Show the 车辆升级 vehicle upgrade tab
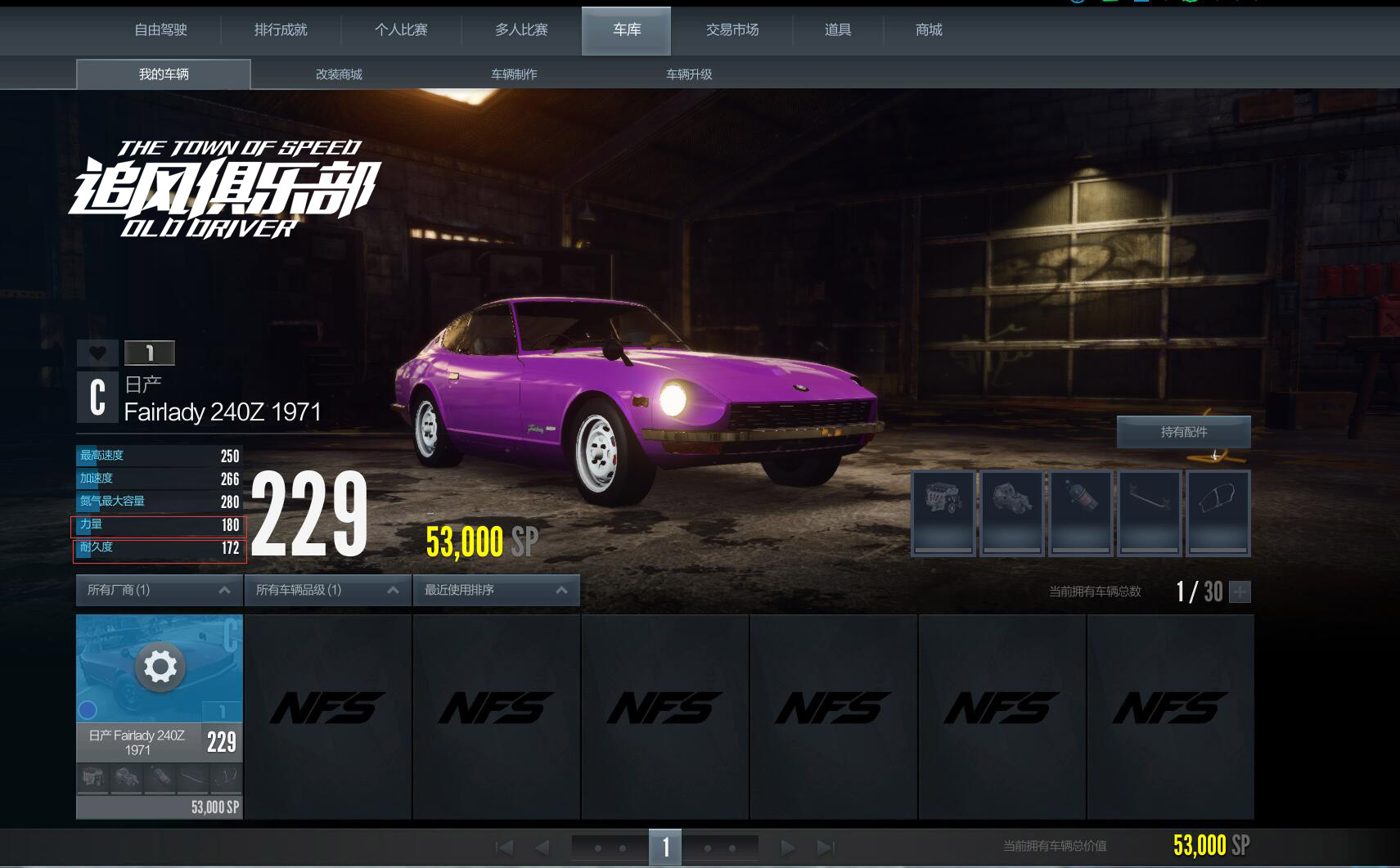Viewport: 1400px width, 868px height. pos(689,74)
